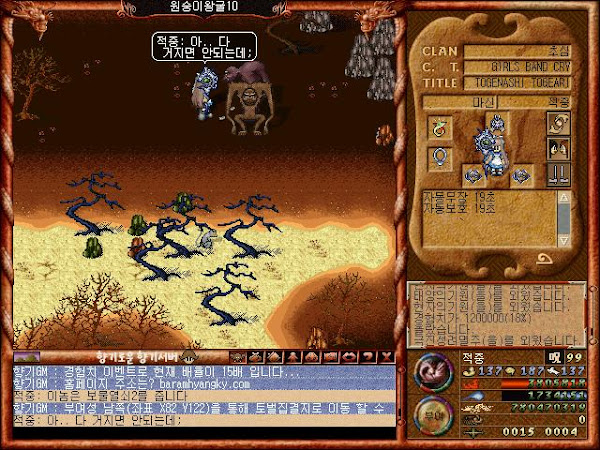Click the question mark help icon
This screenshot has width=600, height=450.
[369, 355]
